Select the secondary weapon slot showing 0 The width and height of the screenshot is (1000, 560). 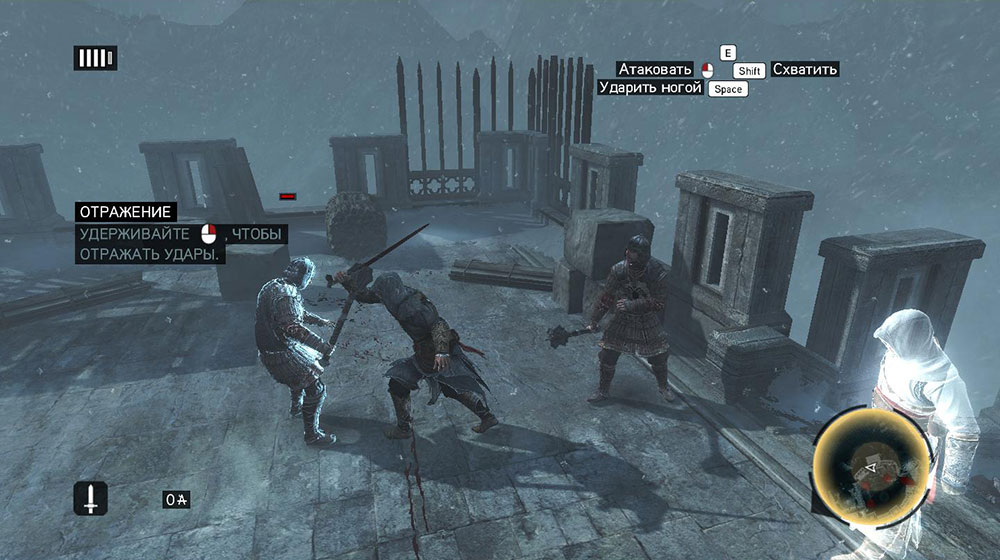point(178,499)
